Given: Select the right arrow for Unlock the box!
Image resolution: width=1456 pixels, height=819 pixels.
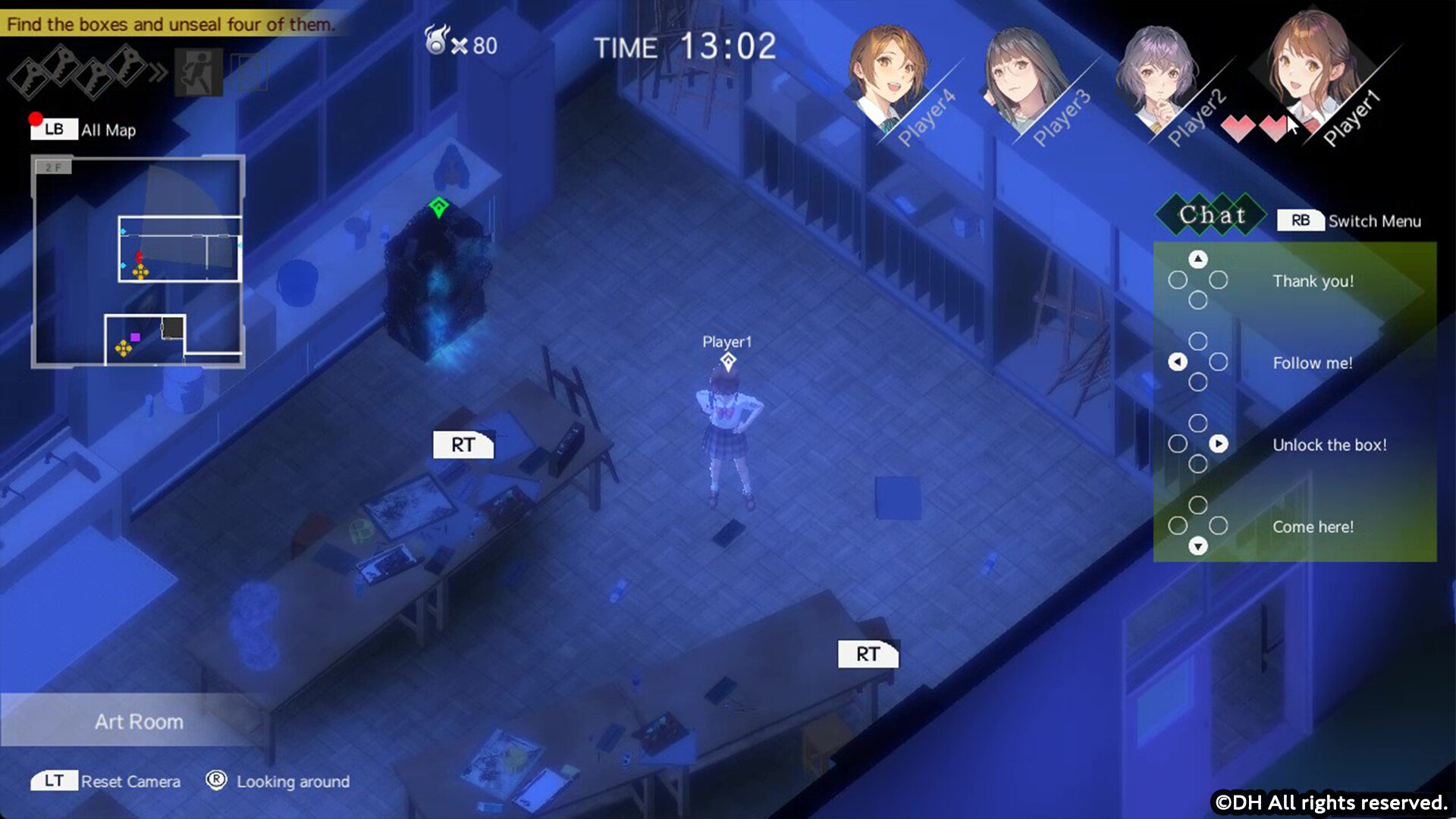Looking at the screenshot, I should point(1219,444).
